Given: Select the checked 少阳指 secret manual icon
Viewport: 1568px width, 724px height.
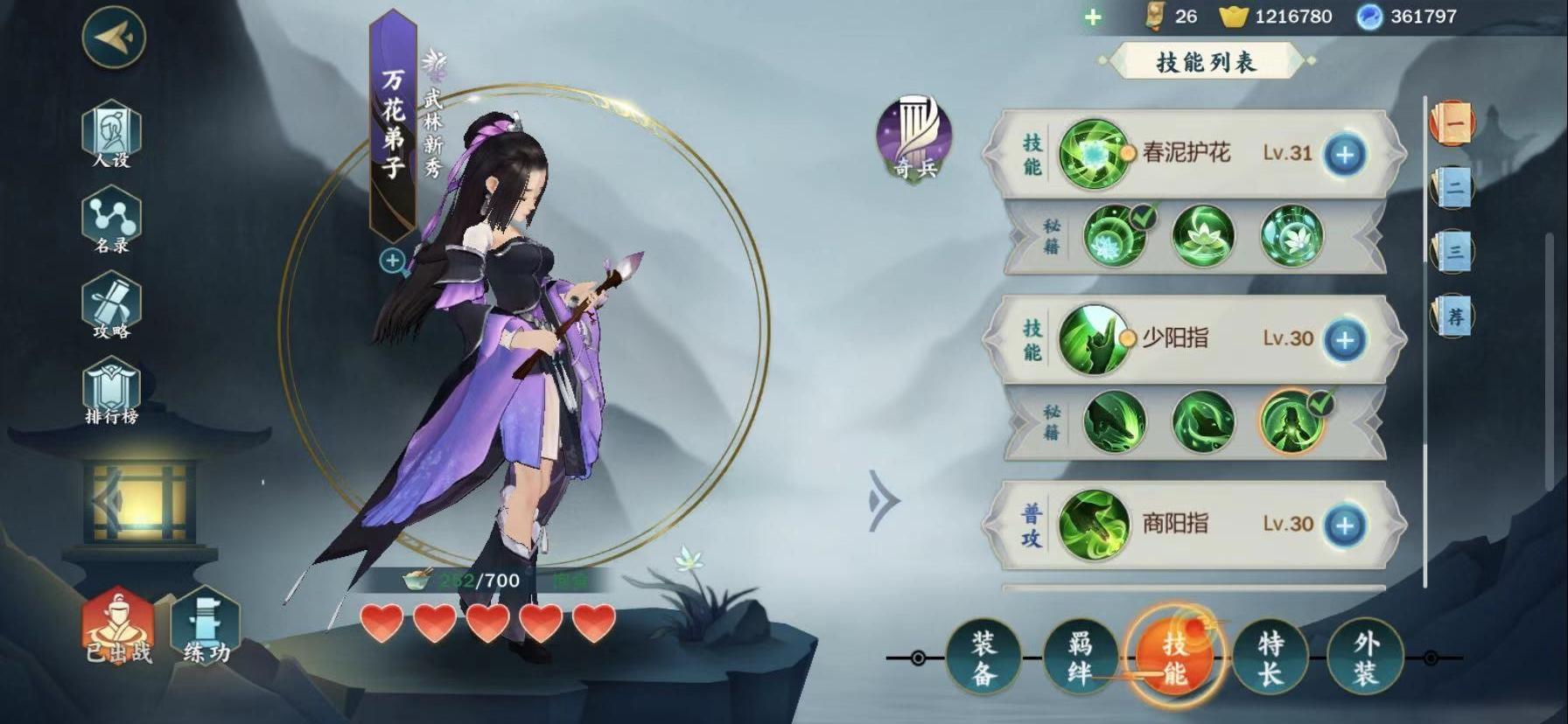Looking at the screenshot, I should 1291,422.
